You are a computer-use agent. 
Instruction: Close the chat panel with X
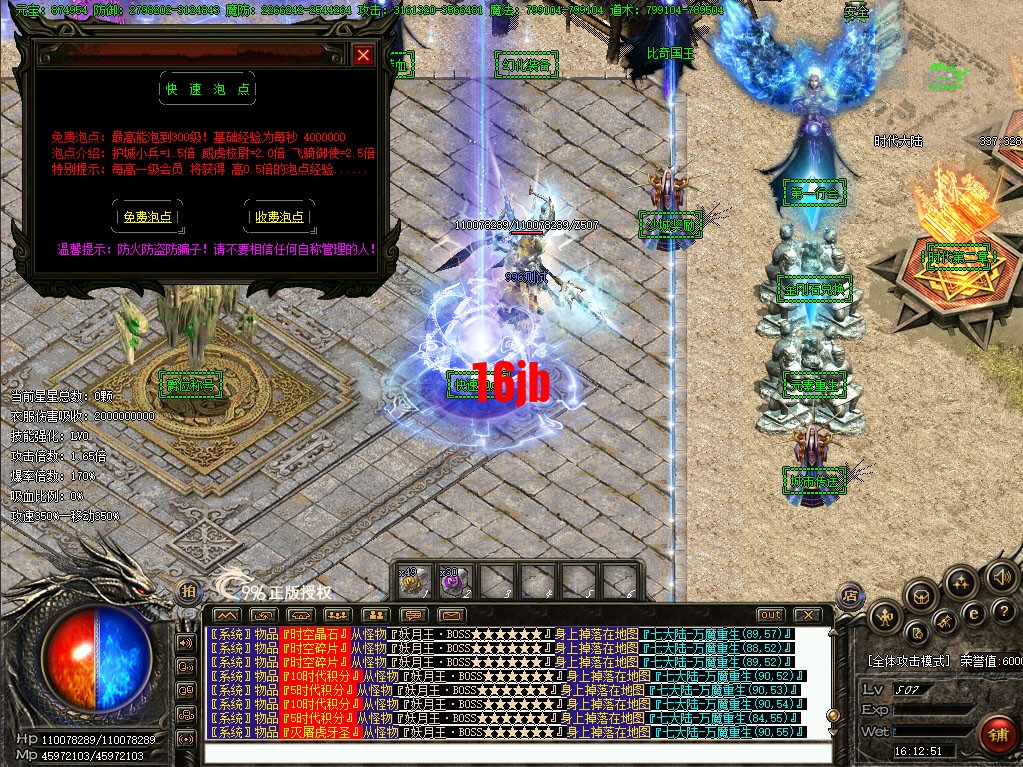pos(807,614)
